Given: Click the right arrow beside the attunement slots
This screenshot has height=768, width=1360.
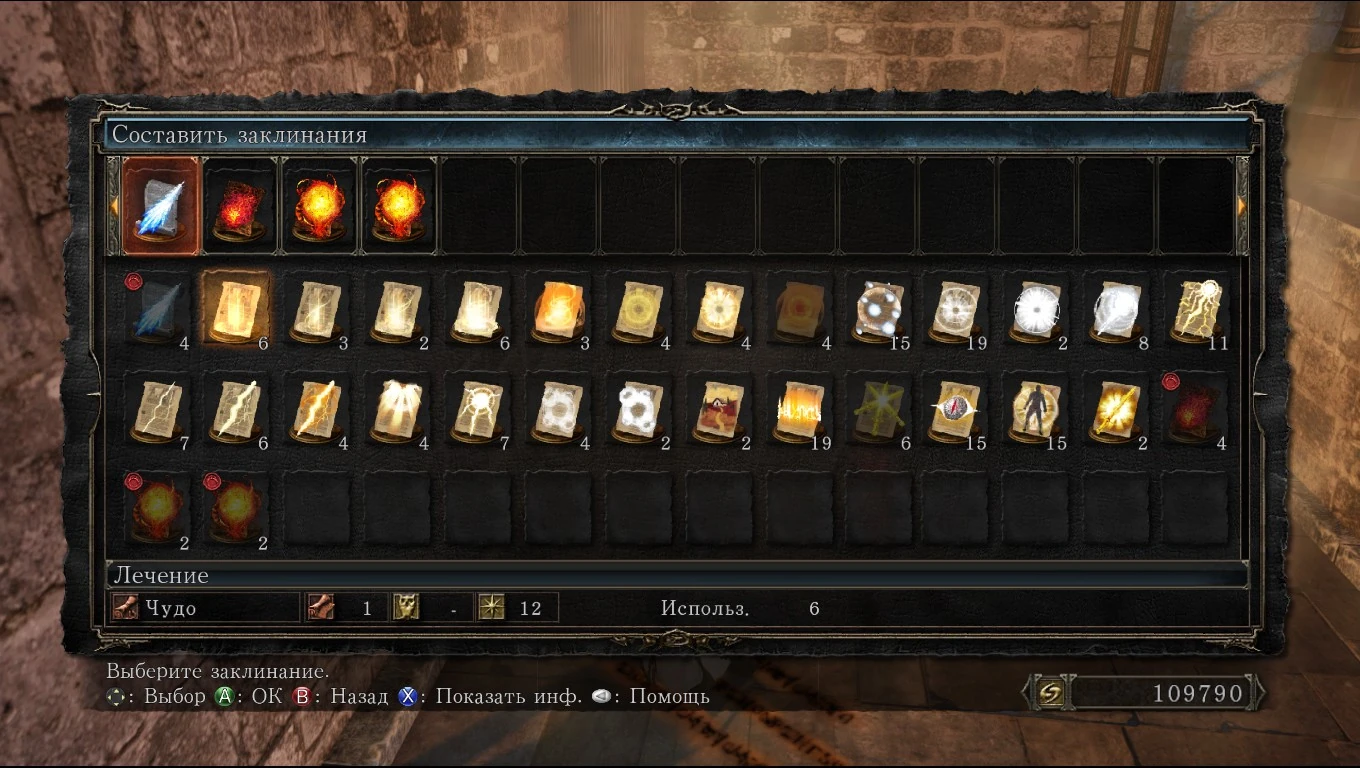Looking at the screenshot, I should (1243, 205).
